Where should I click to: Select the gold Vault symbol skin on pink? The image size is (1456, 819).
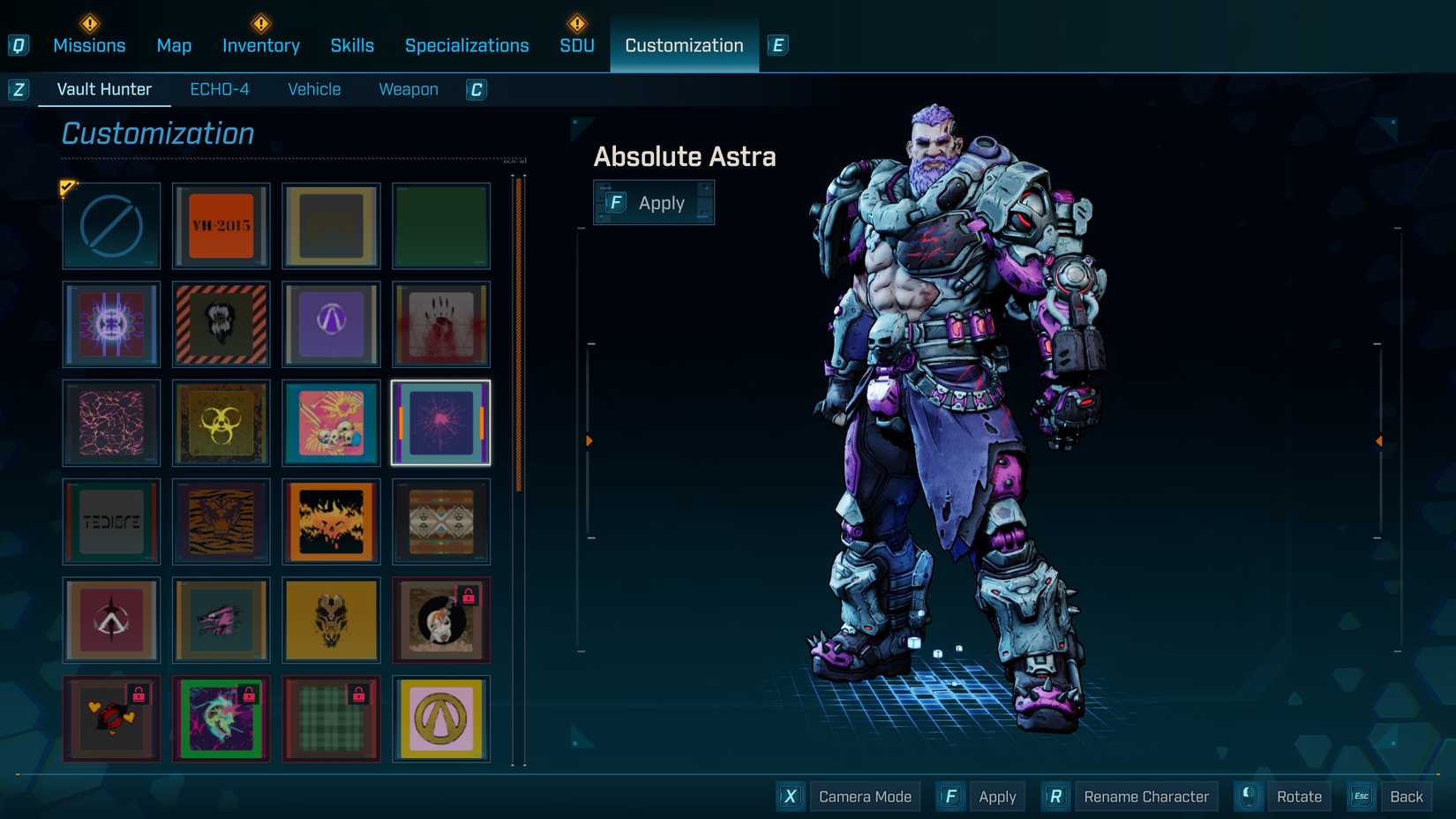tap(441, 719)
